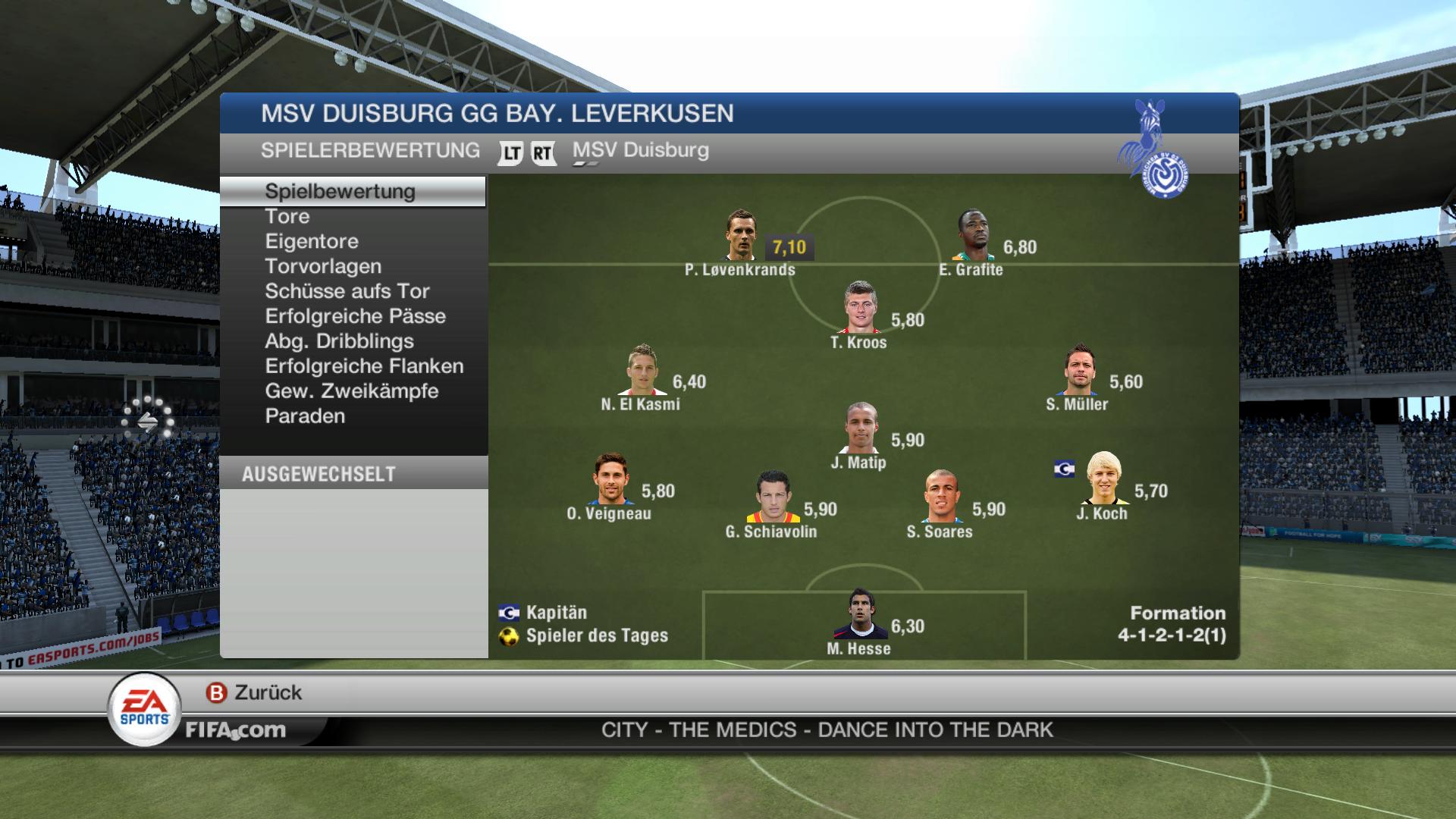Open the Eigentore statistic
The image size is (1456, 819).
tap(312, 242)
